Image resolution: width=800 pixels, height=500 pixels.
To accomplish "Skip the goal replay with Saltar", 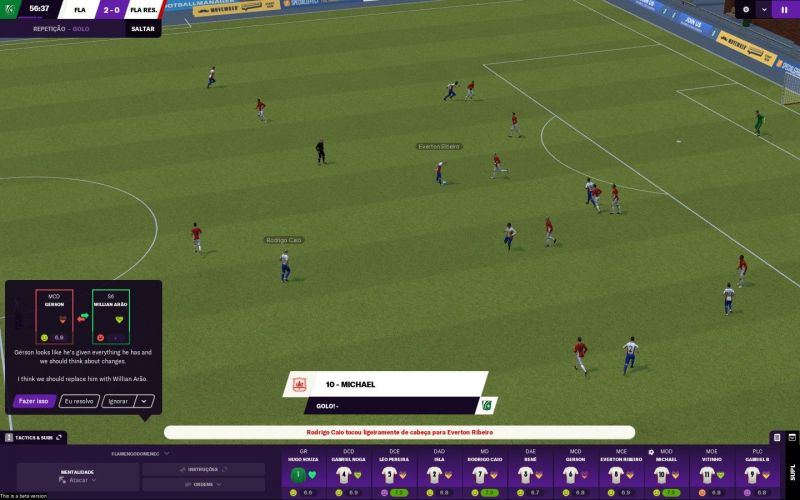I will point(143,29).
